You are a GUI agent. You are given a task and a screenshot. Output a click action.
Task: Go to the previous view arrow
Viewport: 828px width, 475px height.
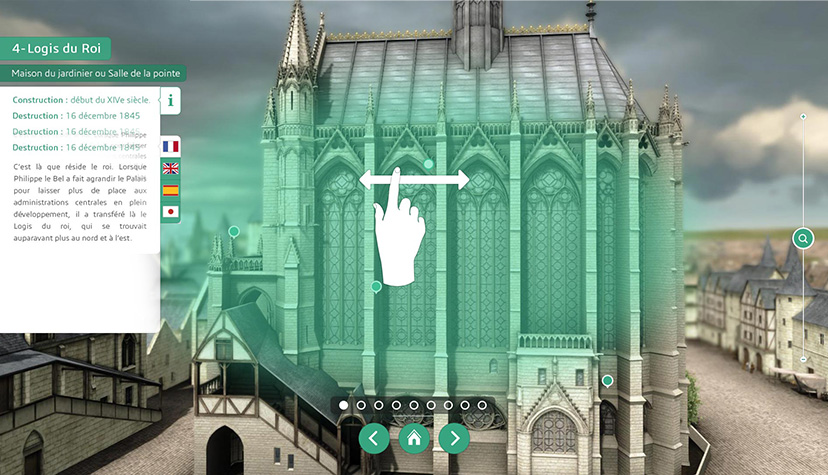coord(374,437)
